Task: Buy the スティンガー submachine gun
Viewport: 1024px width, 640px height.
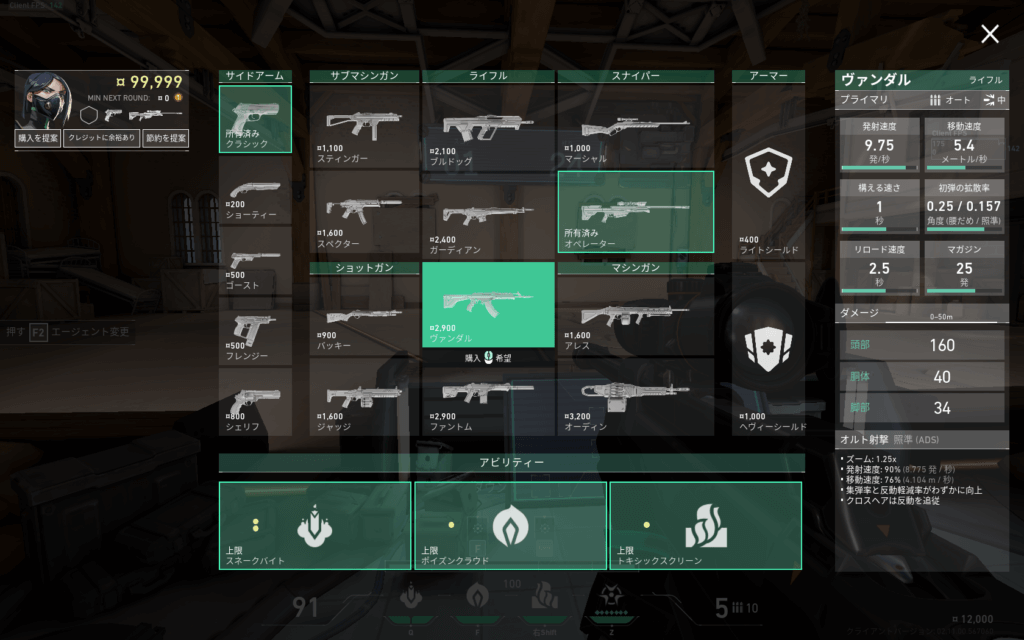Action: [x=363, y=127]
